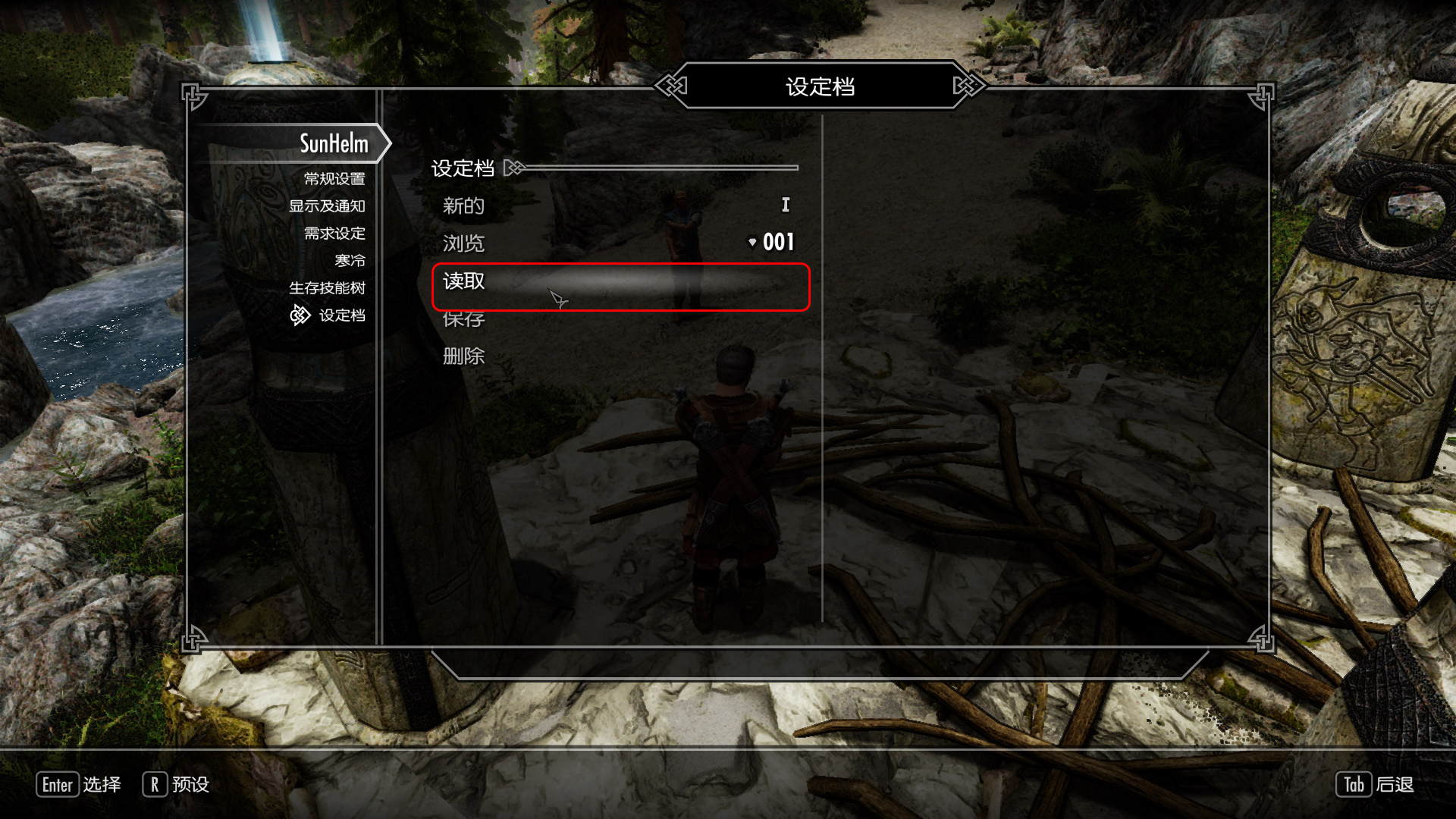This screenshot has width=1456, height=819.
Task: Open the 常规设置 page
Action: [334, 179]
